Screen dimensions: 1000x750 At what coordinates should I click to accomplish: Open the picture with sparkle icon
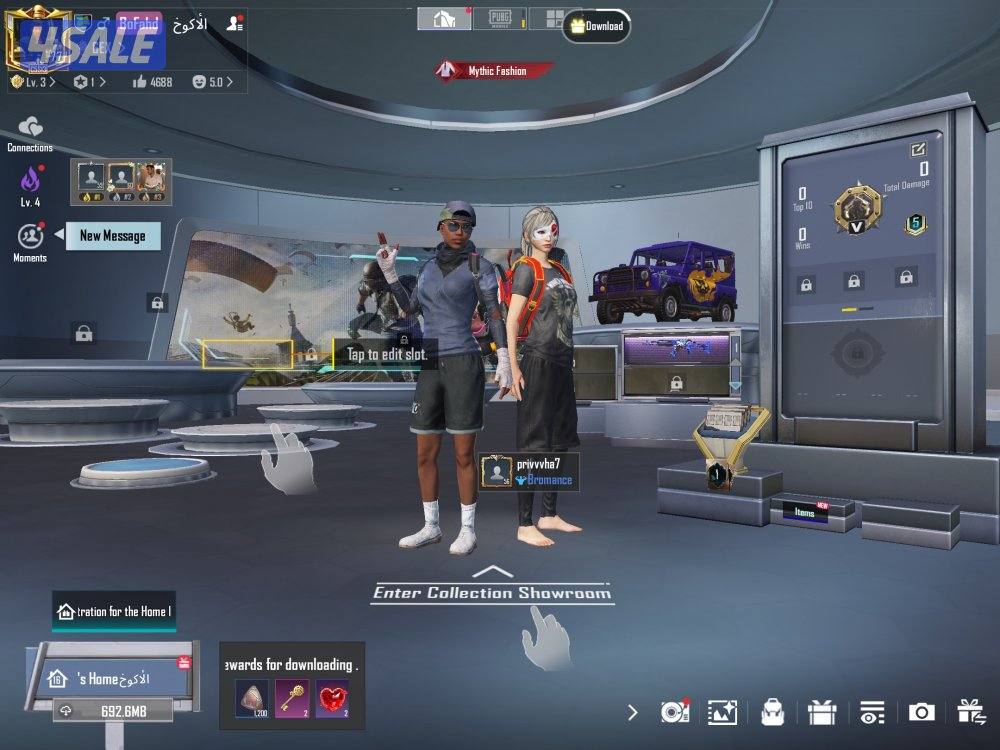tap(722, 712)
